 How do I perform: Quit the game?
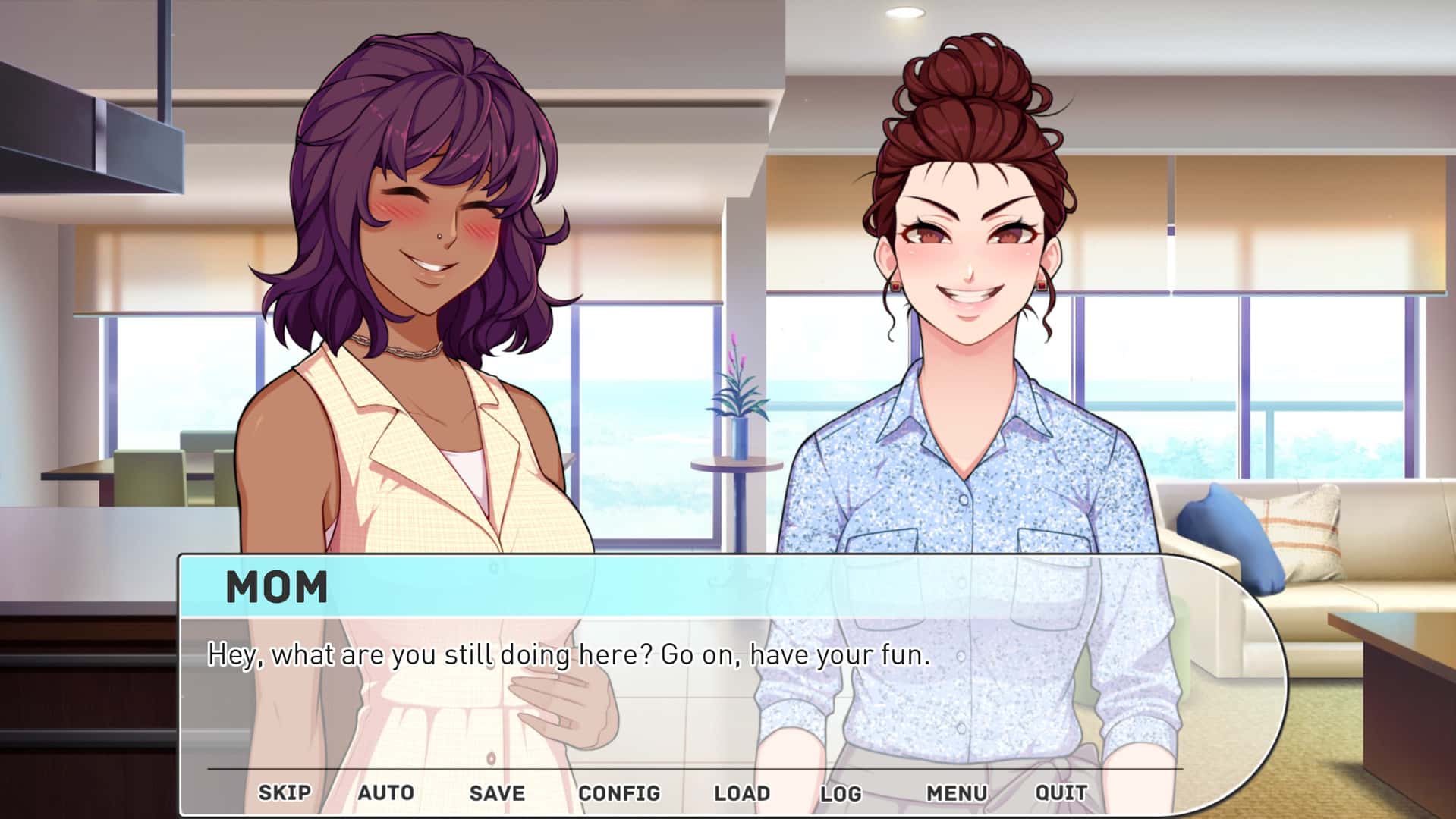[1061, 792]
